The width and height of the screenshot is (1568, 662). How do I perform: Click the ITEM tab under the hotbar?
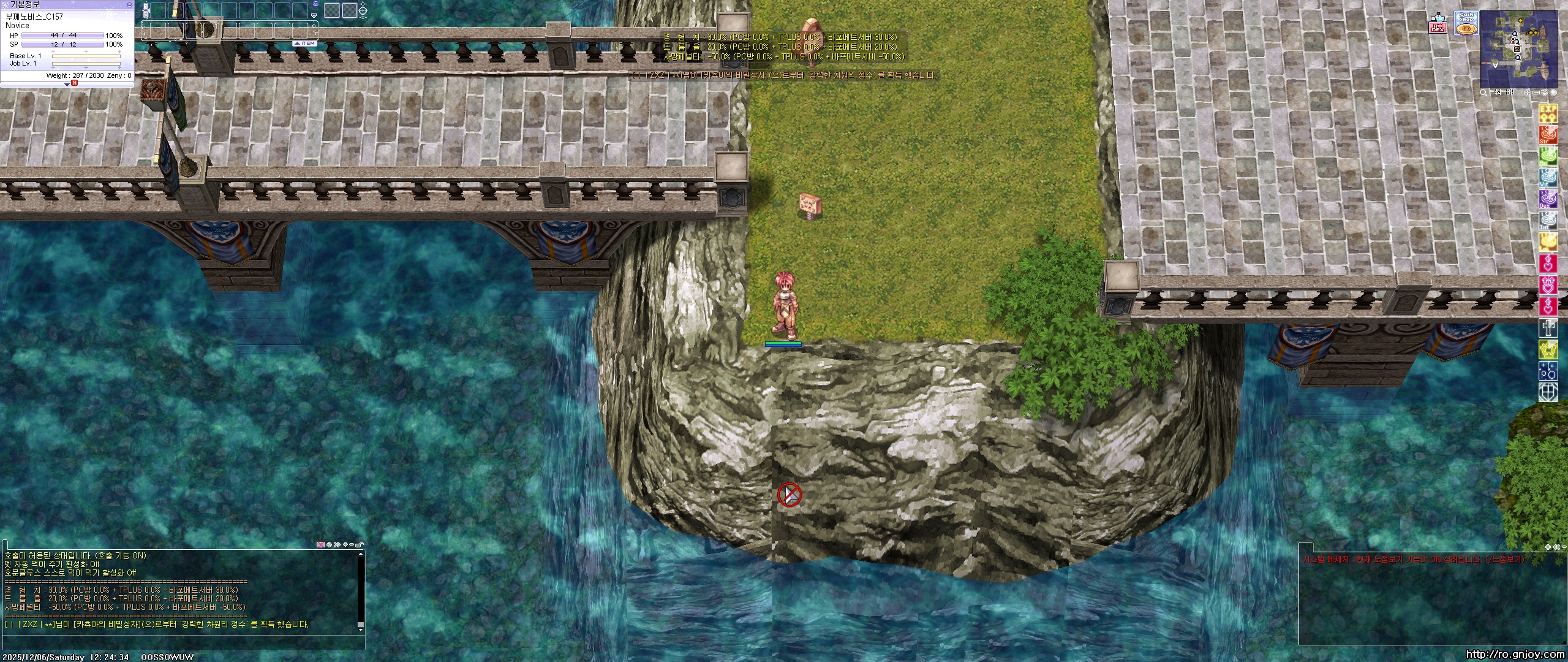304,44
